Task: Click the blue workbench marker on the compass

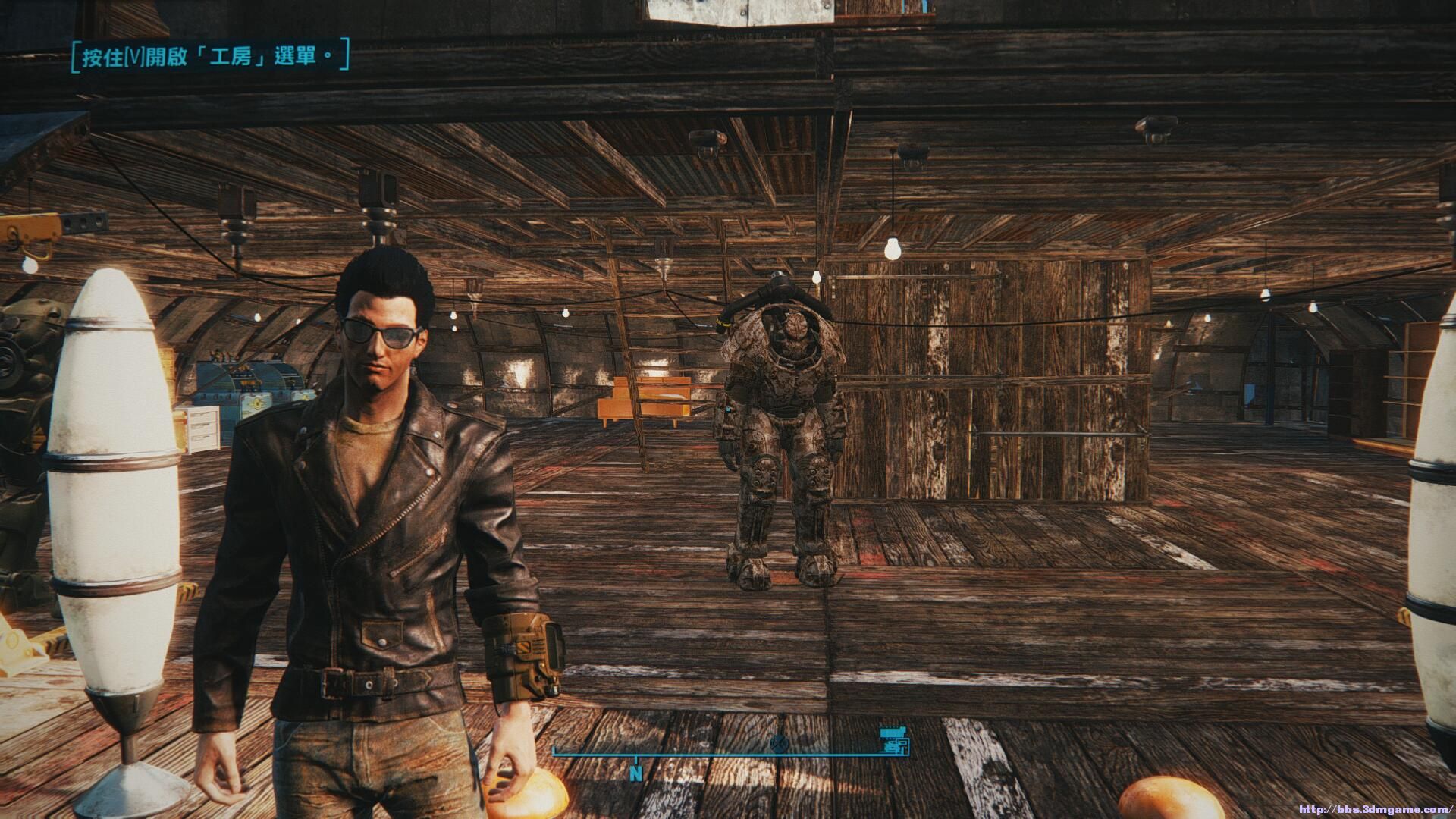Action: (893, 741)
